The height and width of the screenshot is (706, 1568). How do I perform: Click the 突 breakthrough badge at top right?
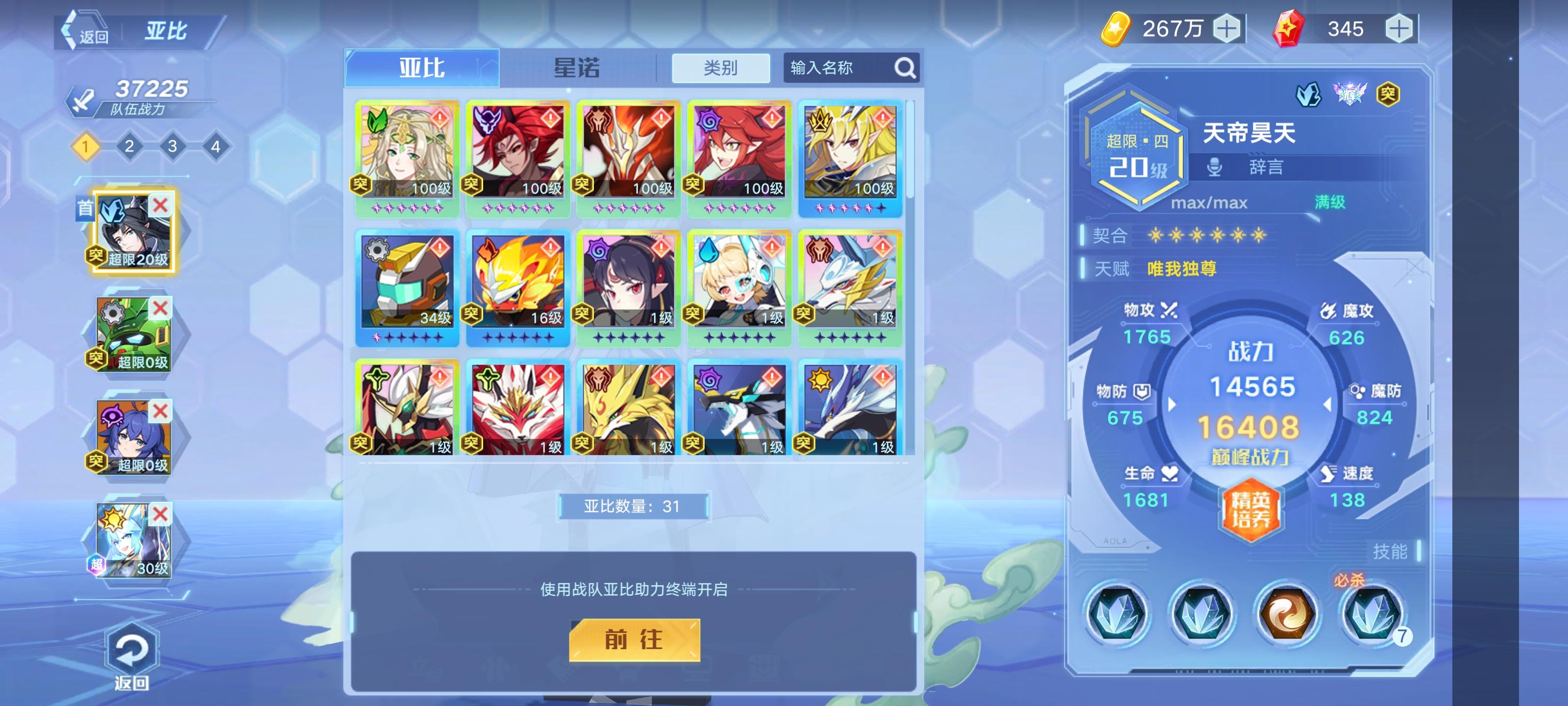tap(1390, 93)
